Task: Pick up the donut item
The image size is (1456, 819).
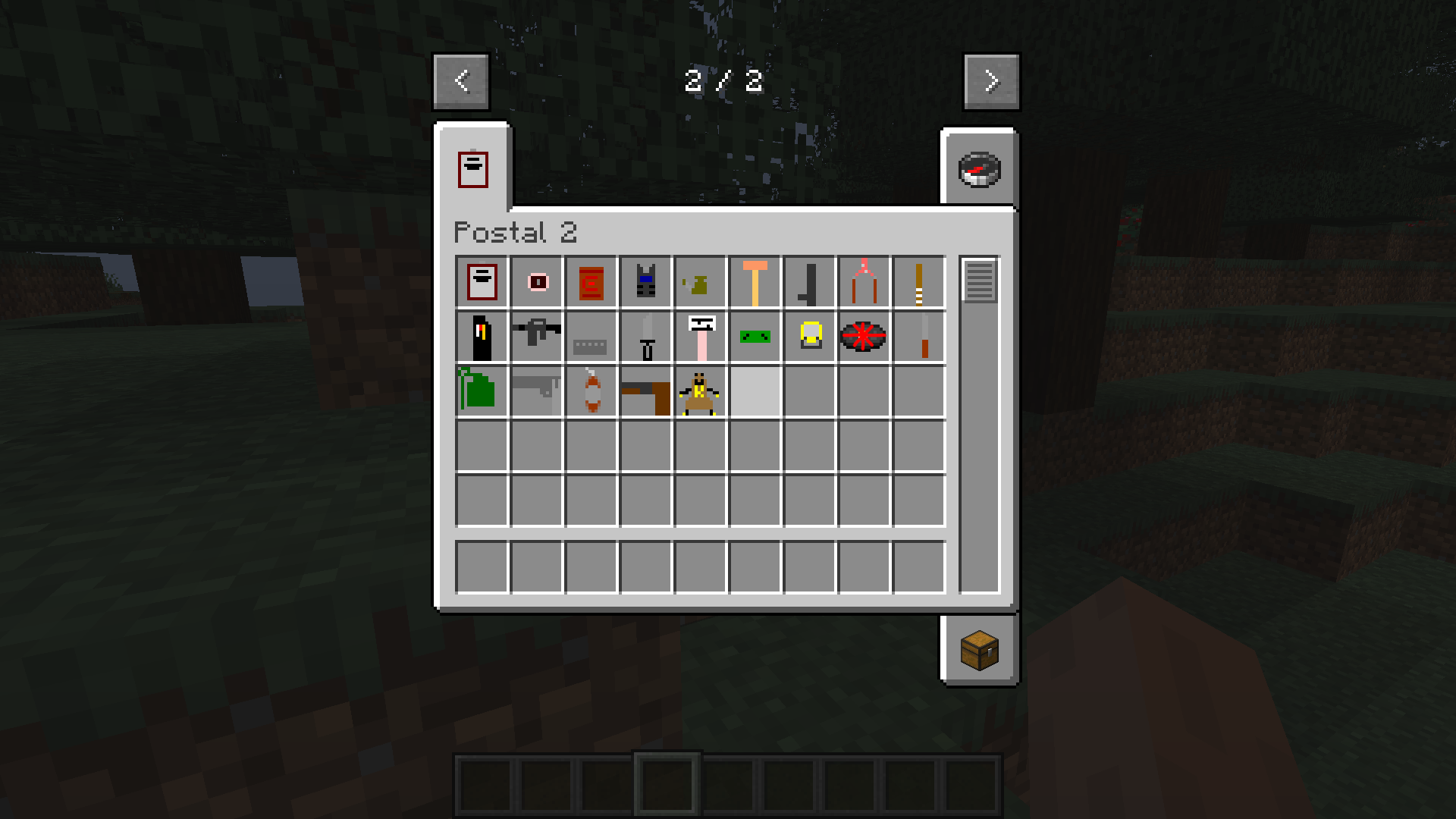Action: [536, 281]
